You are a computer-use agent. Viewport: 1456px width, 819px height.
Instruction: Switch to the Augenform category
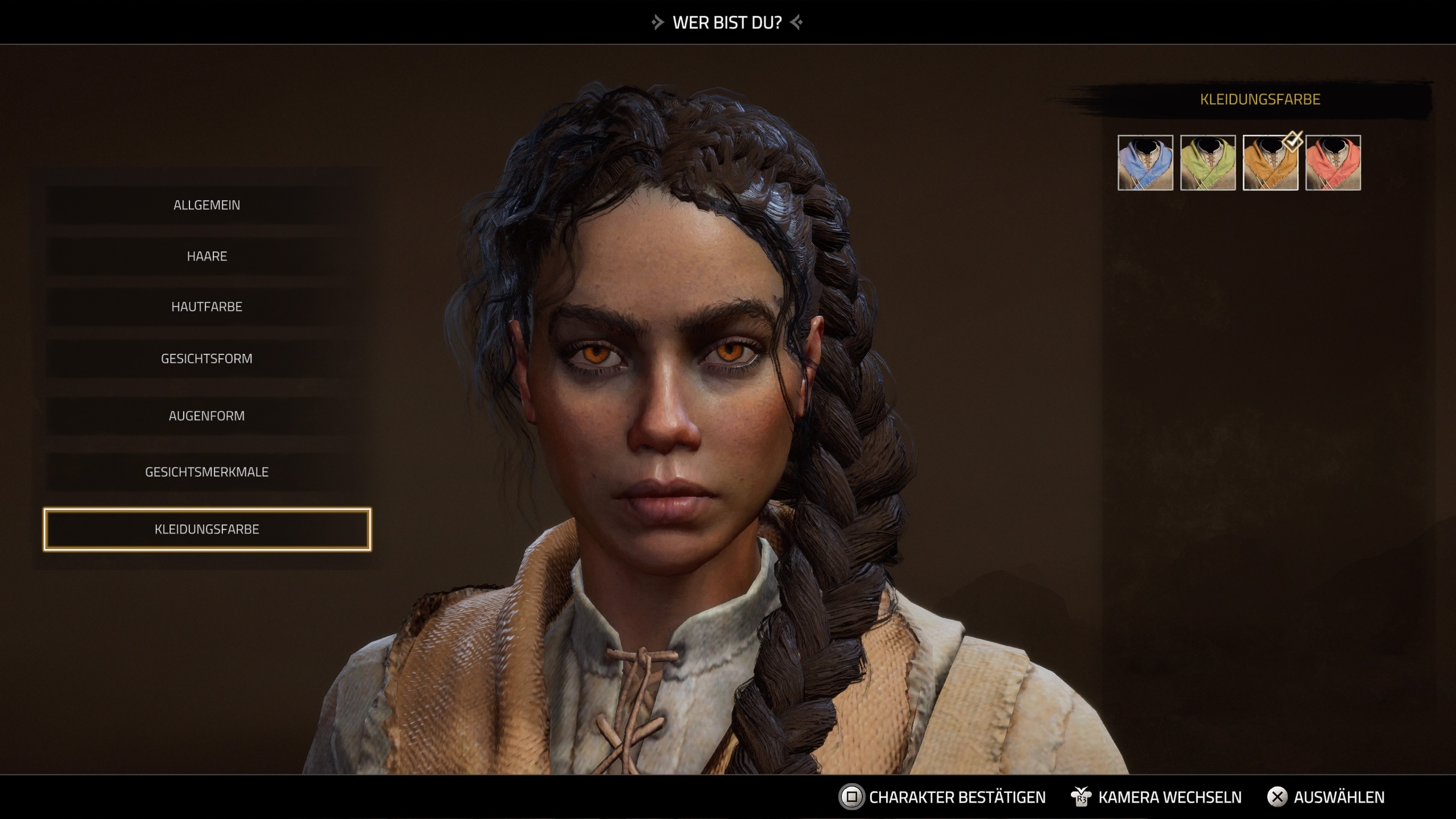tap(207, 416)
